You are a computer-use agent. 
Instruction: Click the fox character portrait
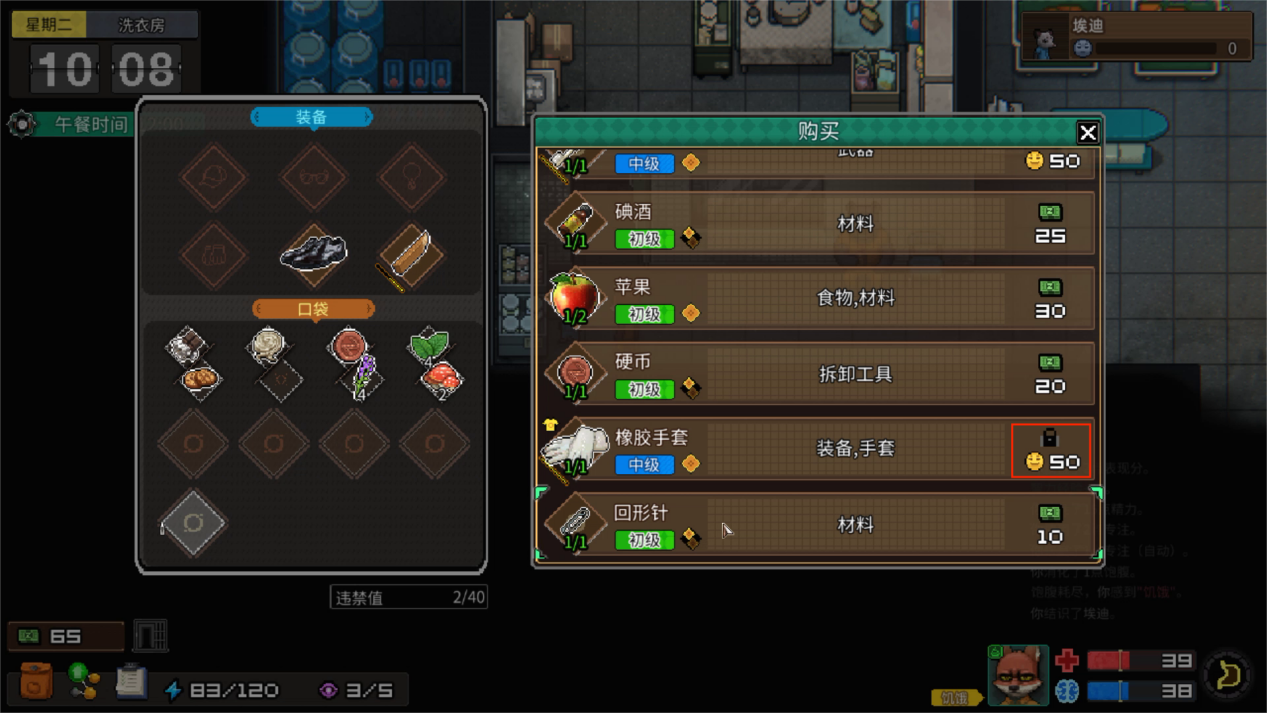[1017, 675]
